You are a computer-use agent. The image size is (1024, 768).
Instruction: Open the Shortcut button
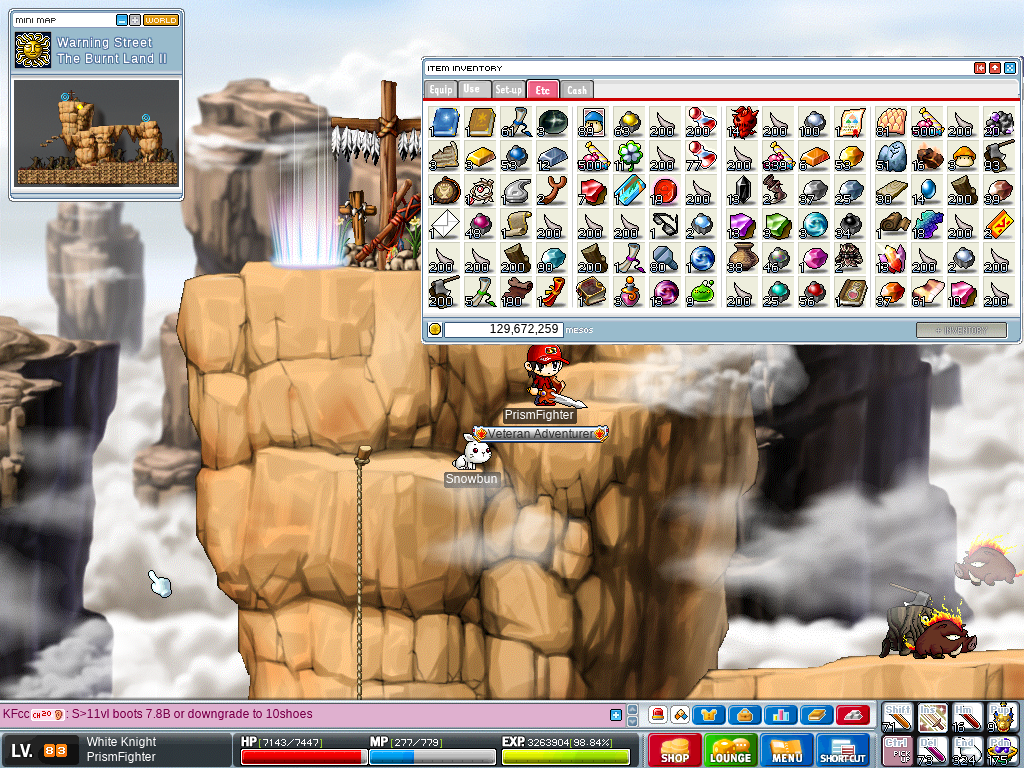click(842, 749)
